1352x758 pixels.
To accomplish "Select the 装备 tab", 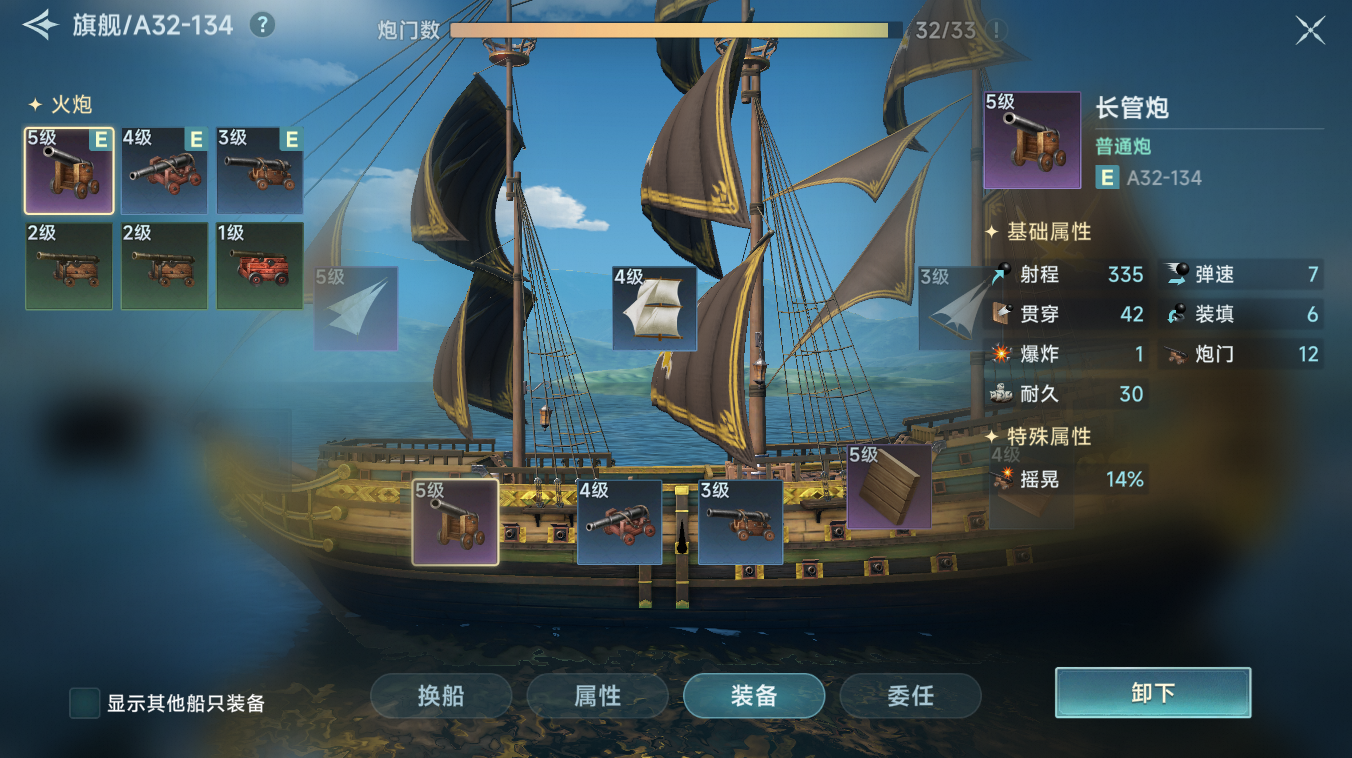I will pos(754,696).
